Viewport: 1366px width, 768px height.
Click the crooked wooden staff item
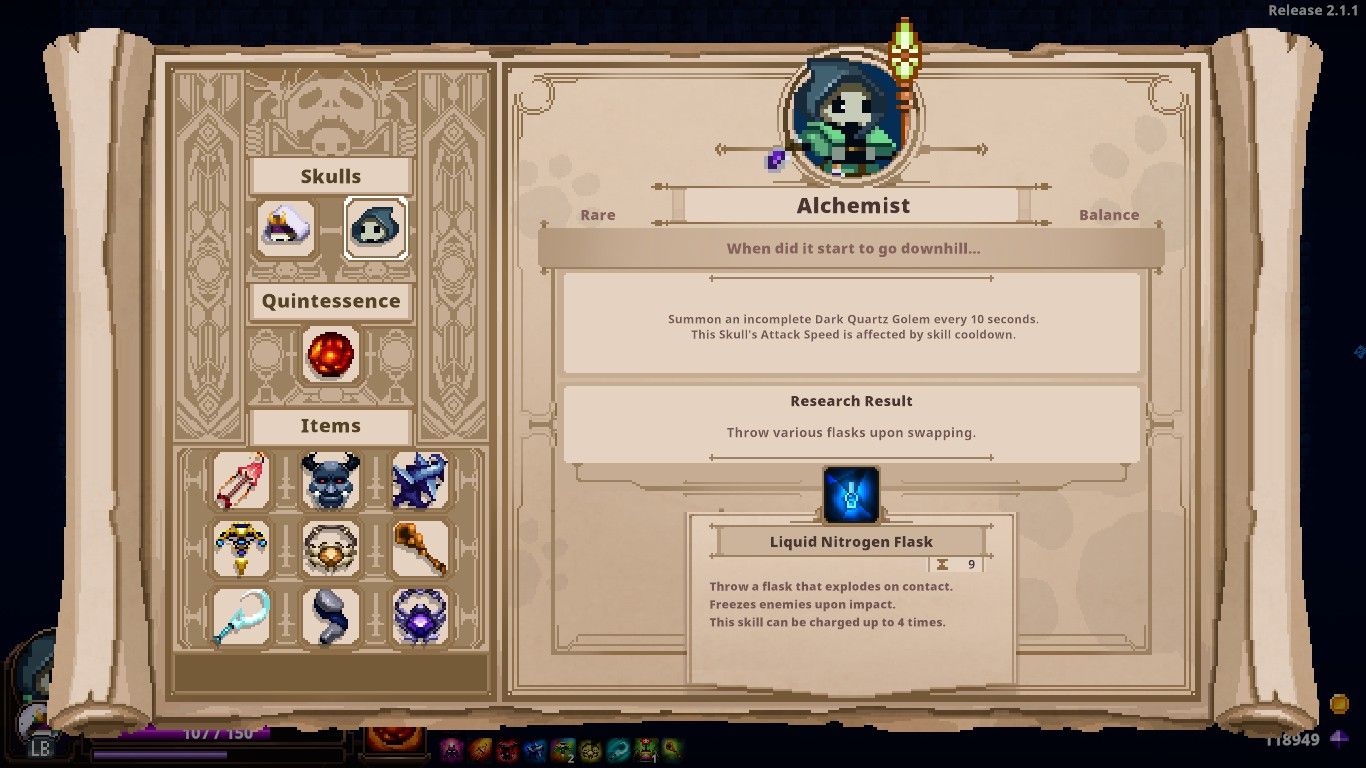point(420,549)
